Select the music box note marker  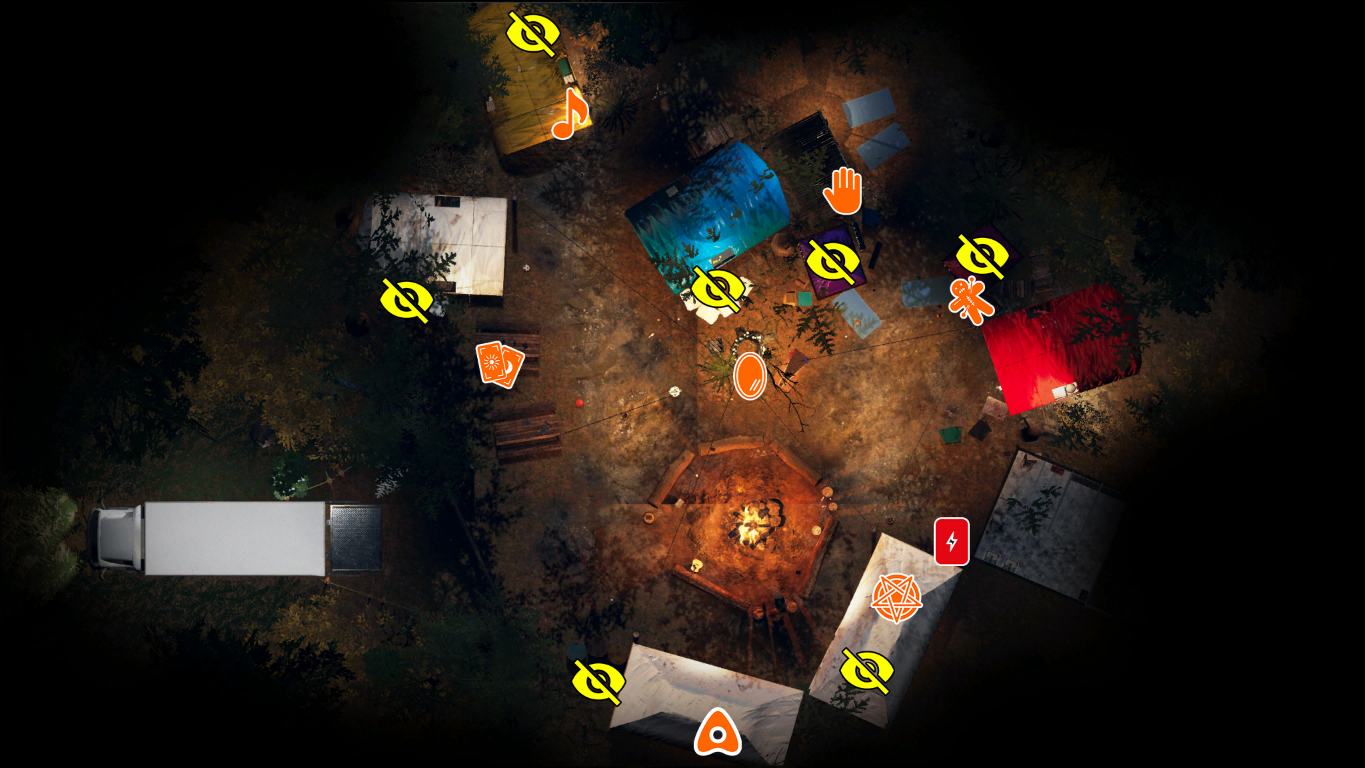click(x=570, y=115)
